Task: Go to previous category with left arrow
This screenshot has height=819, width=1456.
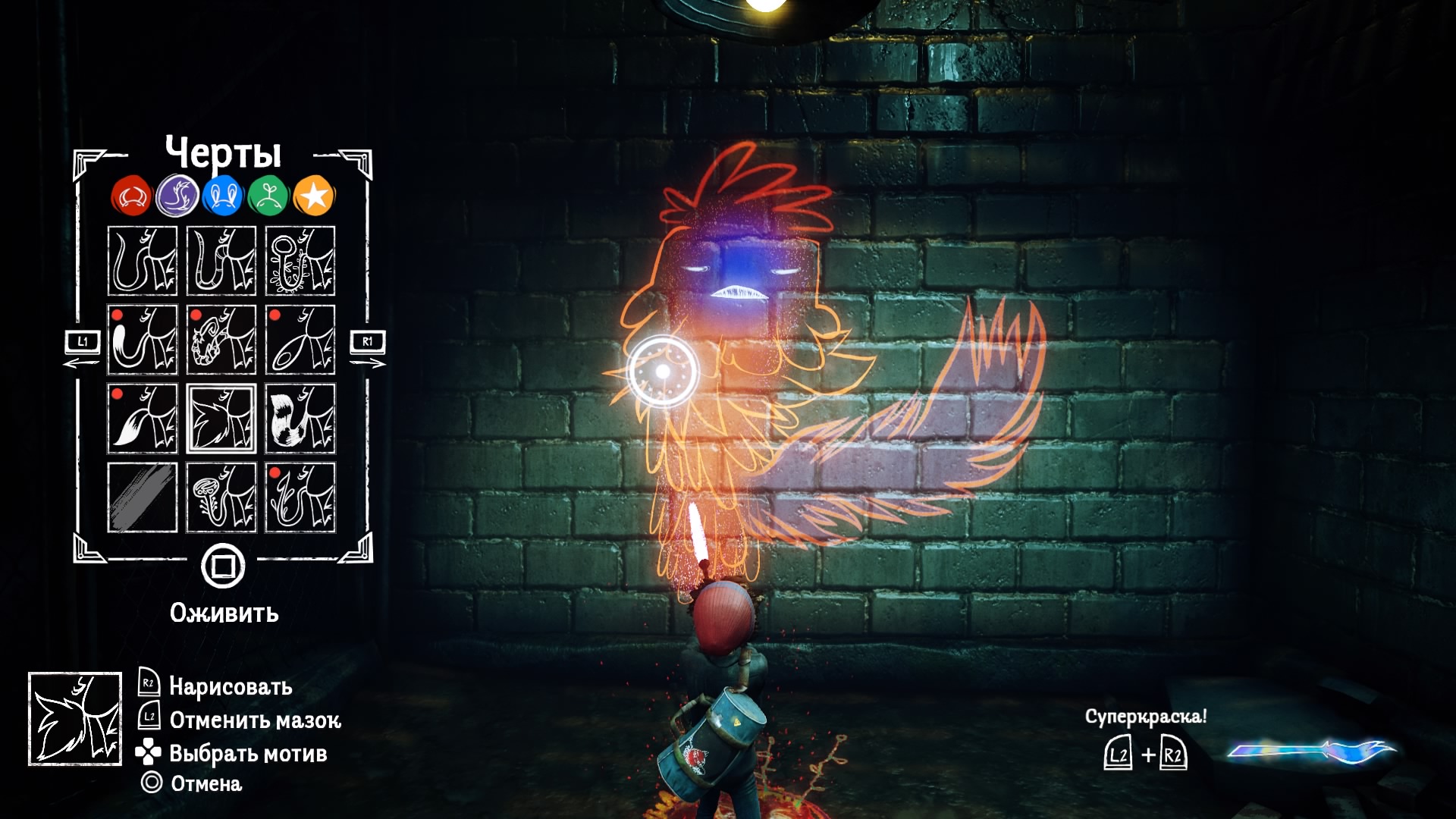Action: coord(82,350)
